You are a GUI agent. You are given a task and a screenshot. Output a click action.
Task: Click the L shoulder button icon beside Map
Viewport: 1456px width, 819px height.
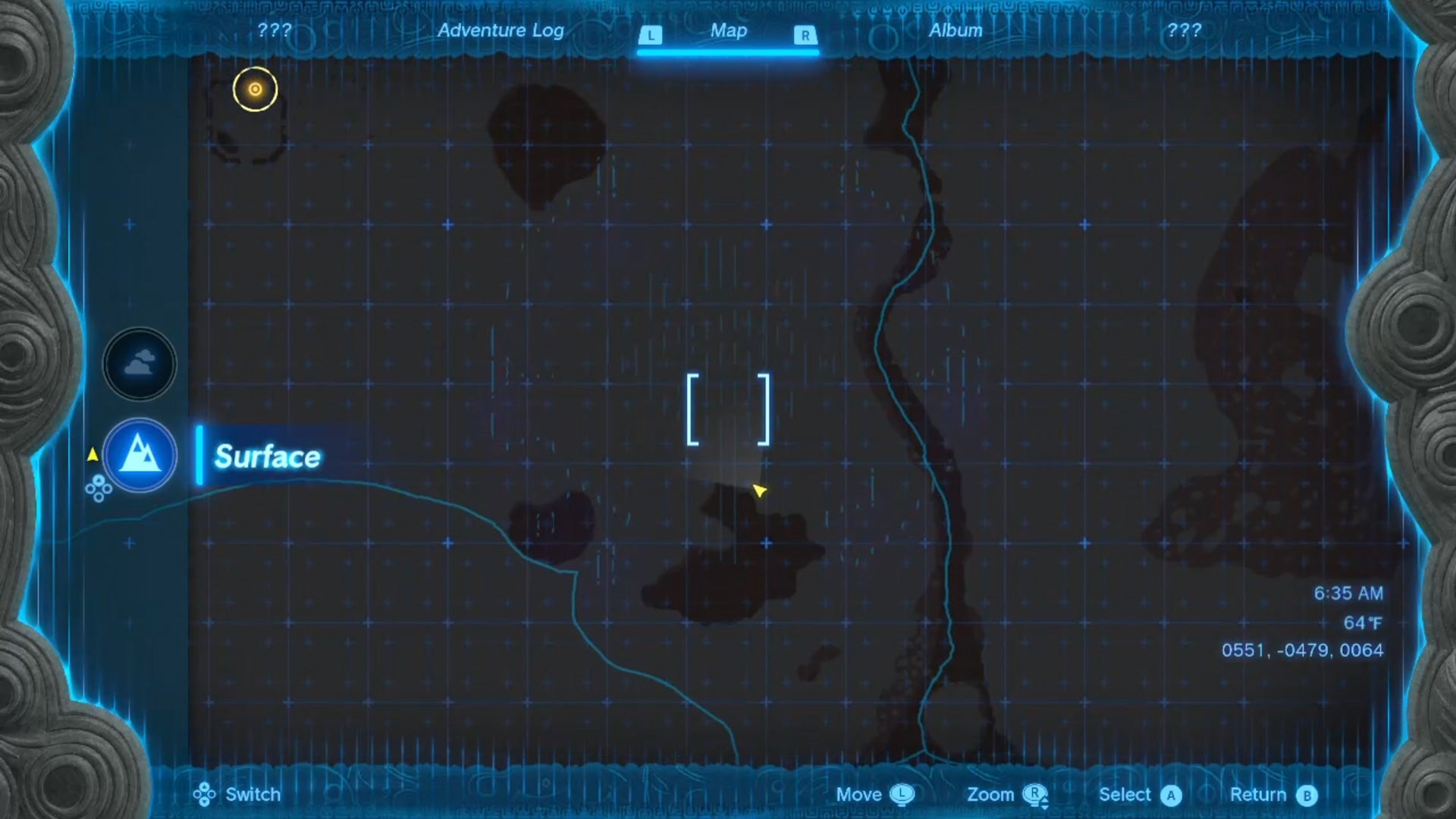651,33
